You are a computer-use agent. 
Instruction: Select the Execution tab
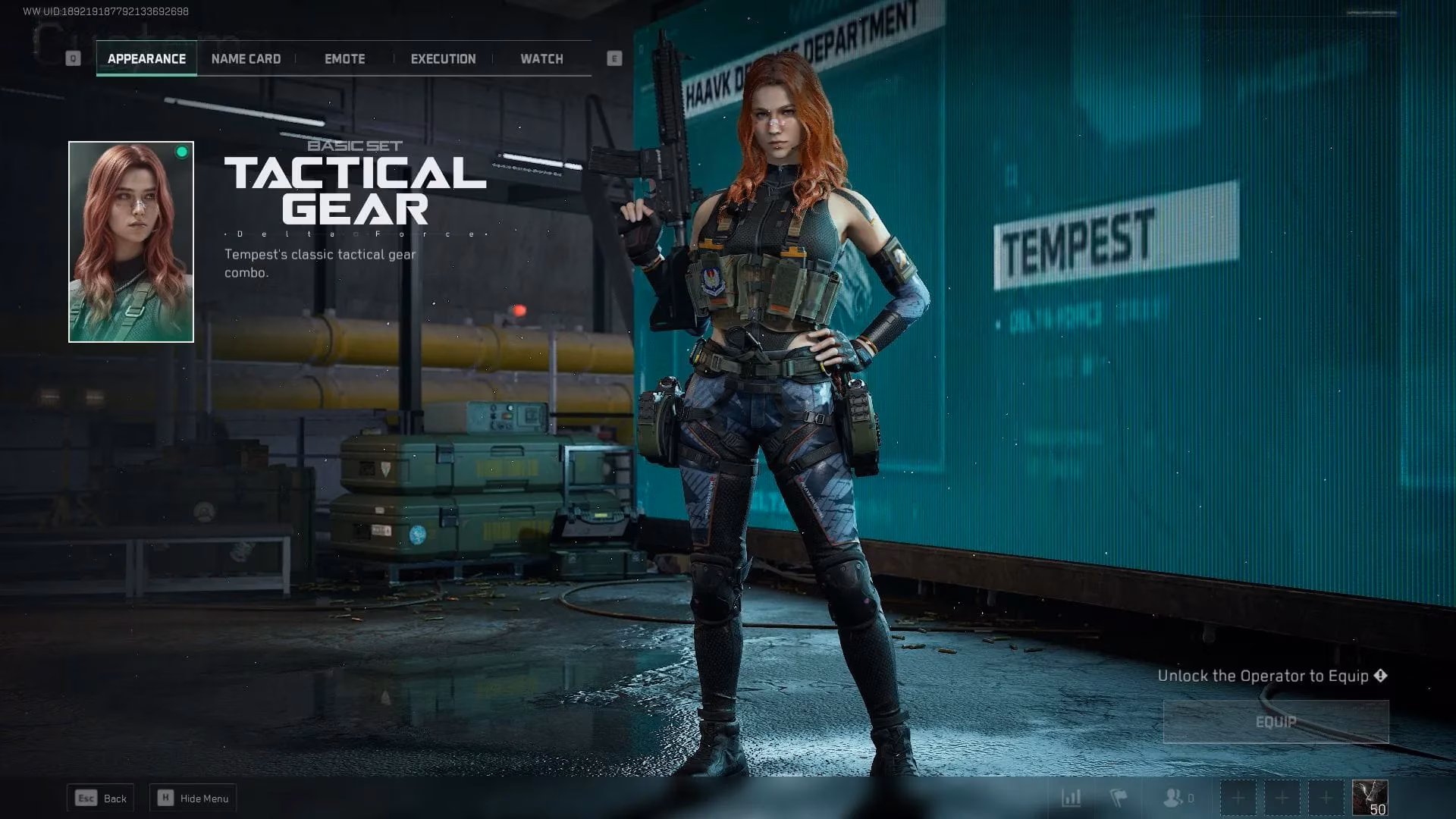click(443, 58)
